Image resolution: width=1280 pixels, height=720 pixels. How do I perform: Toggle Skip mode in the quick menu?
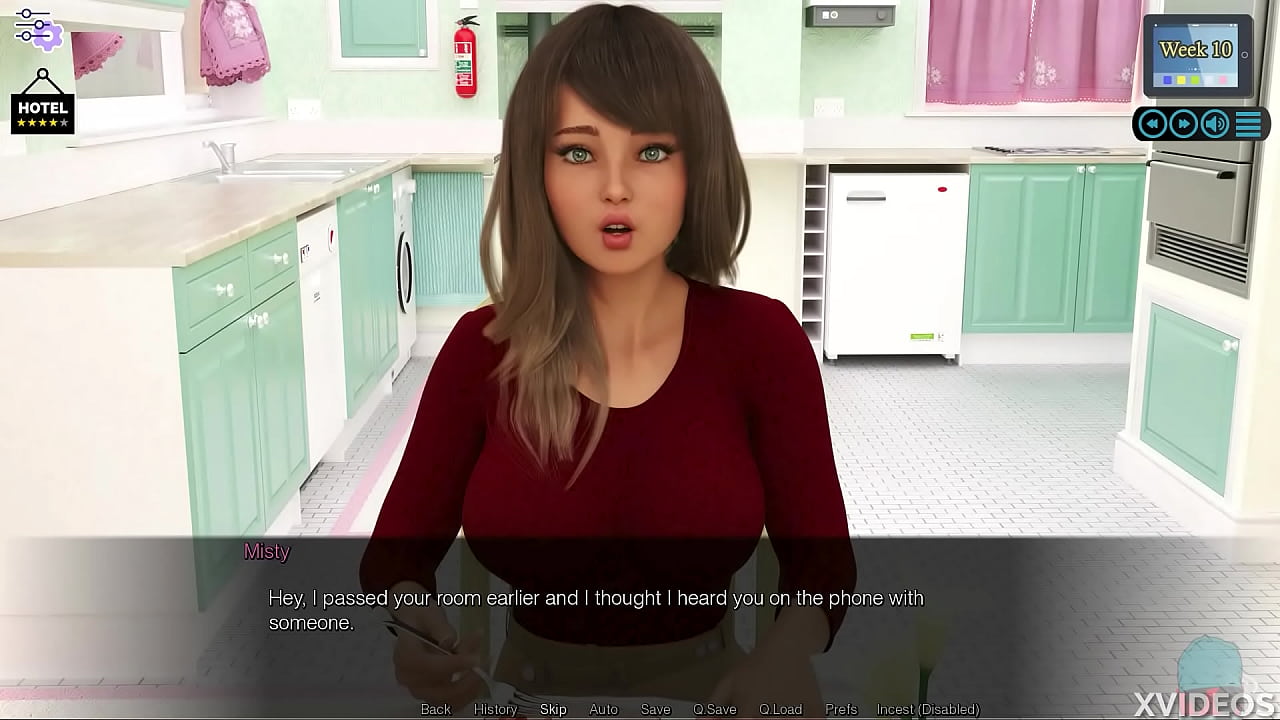click(x=553, y=709)
